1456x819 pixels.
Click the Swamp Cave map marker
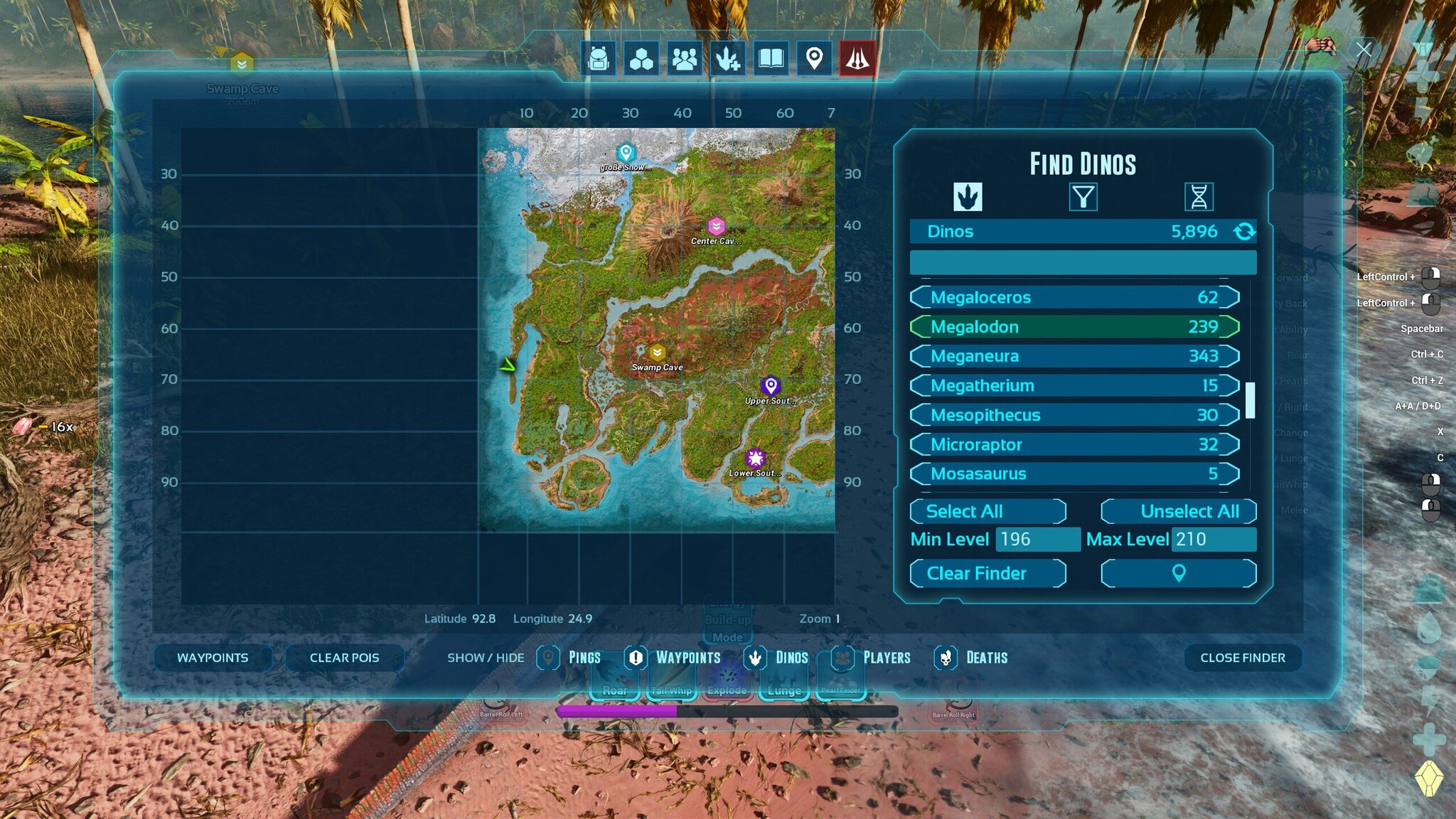pos(657,353)
